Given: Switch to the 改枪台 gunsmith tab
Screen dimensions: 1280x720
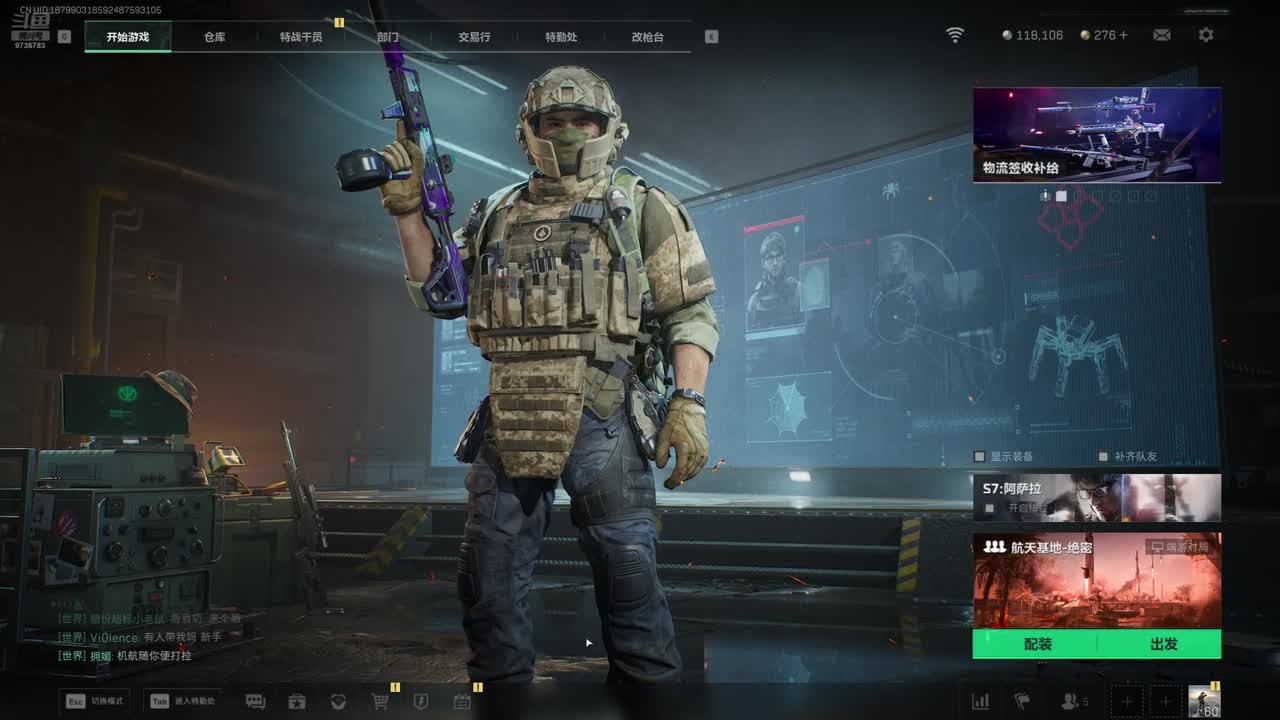Looking at the screenshot, I should click(x=647, y=37).
